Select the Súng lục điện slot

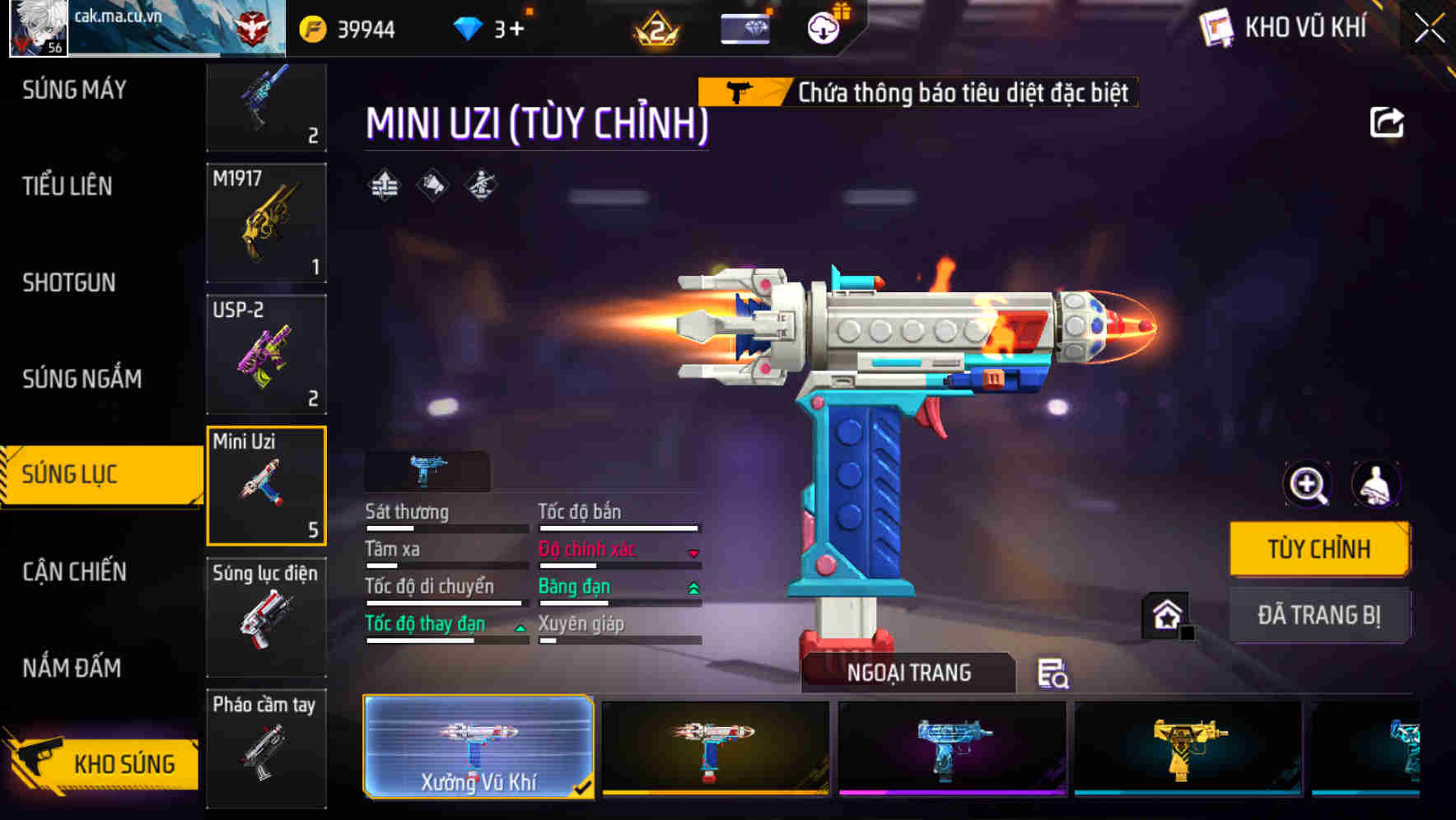(x=266, y=617)
